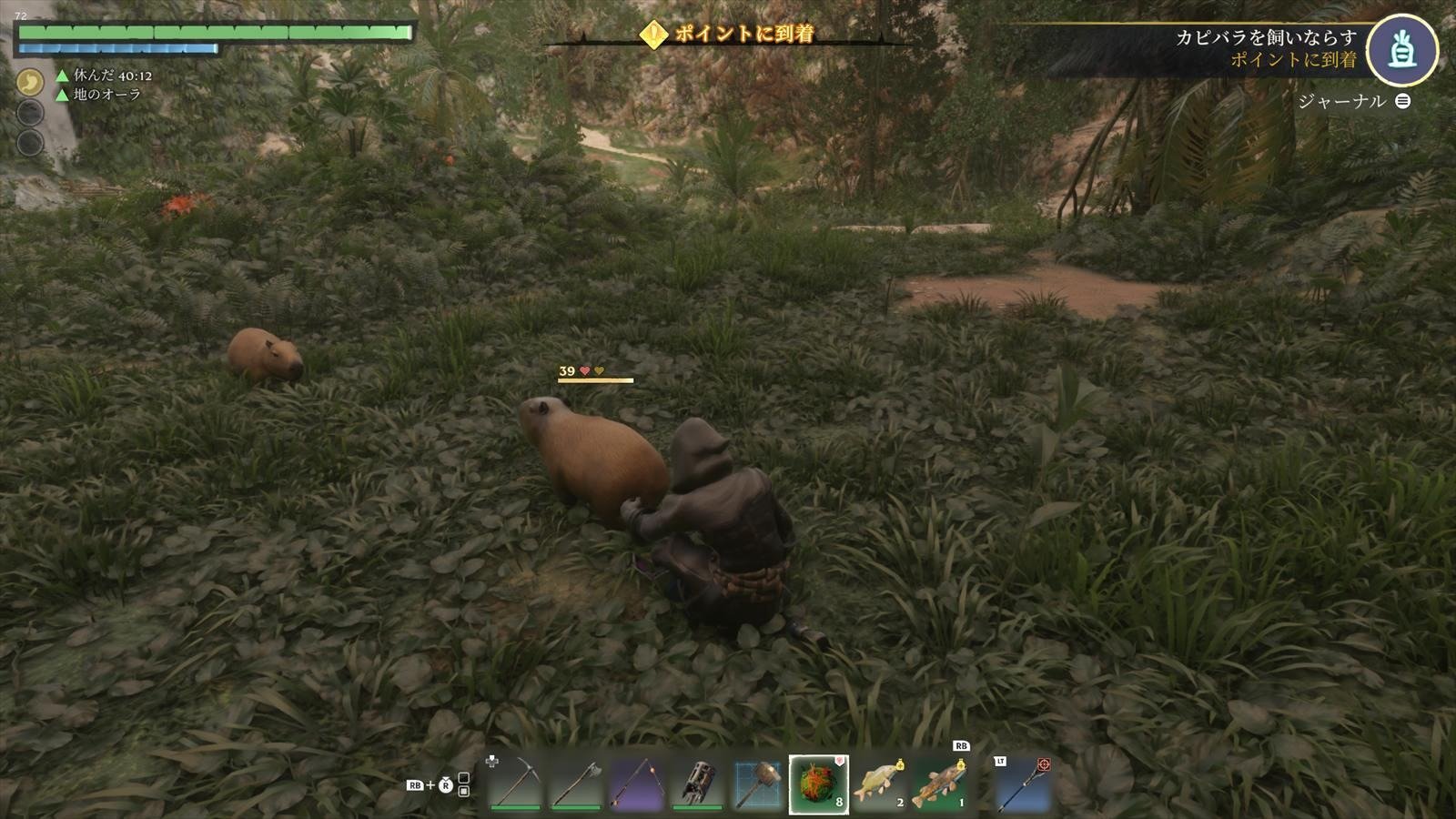Click the round quest emblem icon
1456x819 pixels.
(x=1402, y=51)
